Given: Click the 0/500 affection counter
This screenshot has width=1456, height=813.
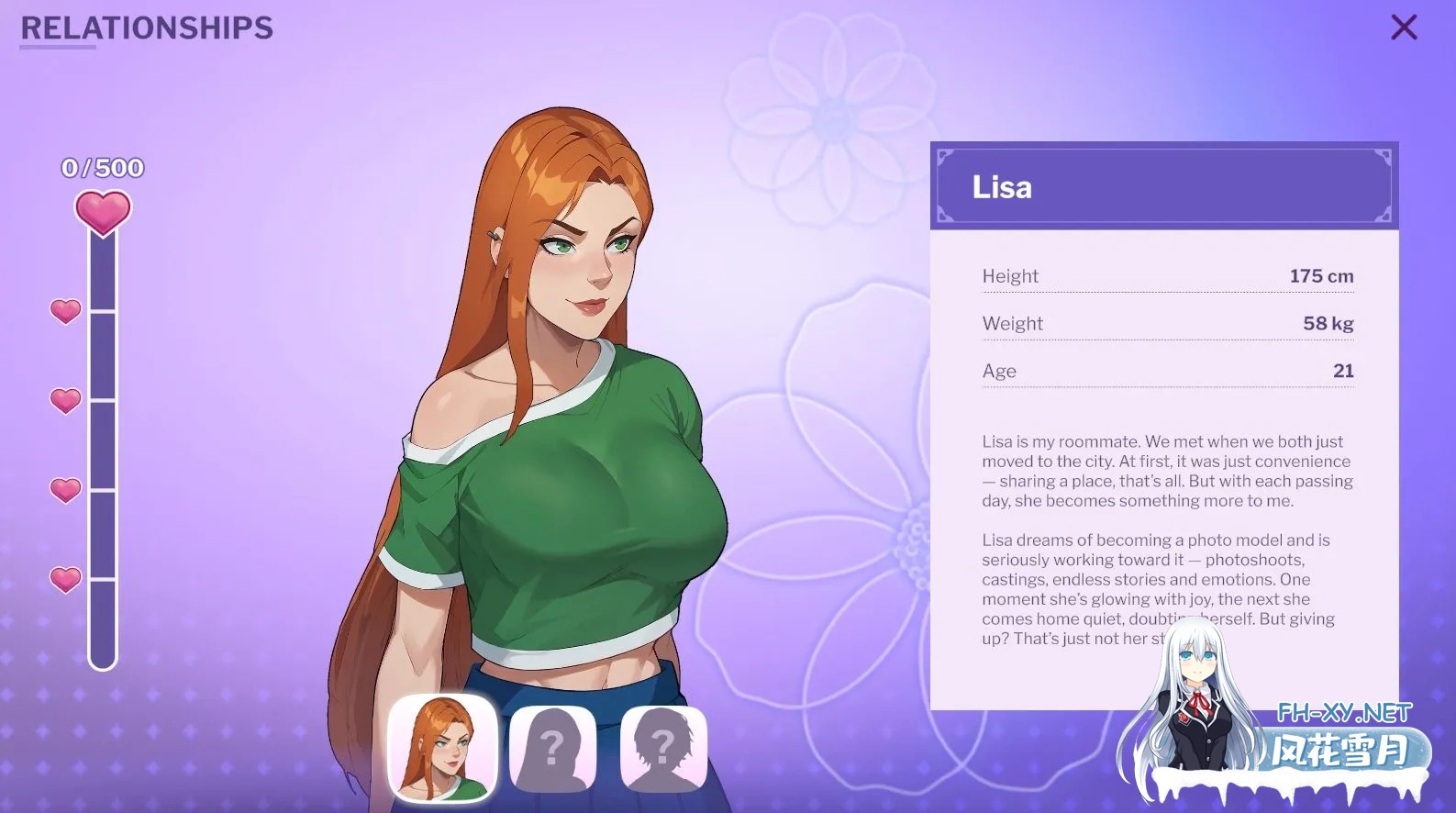Looking at the screenshot, I should tap(102, 167).
